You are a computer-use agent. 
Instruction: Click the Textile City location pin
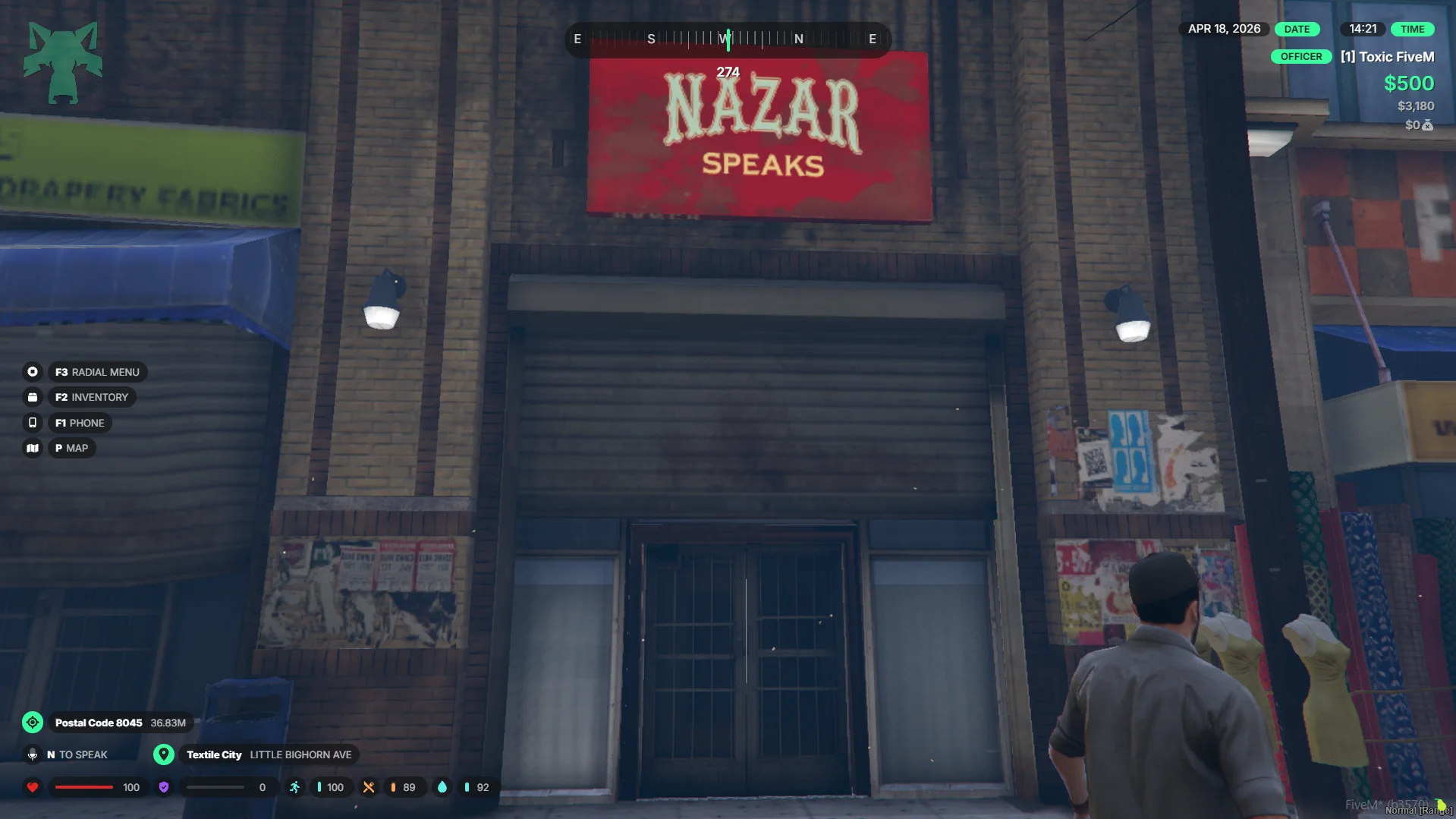click(164, 754)
